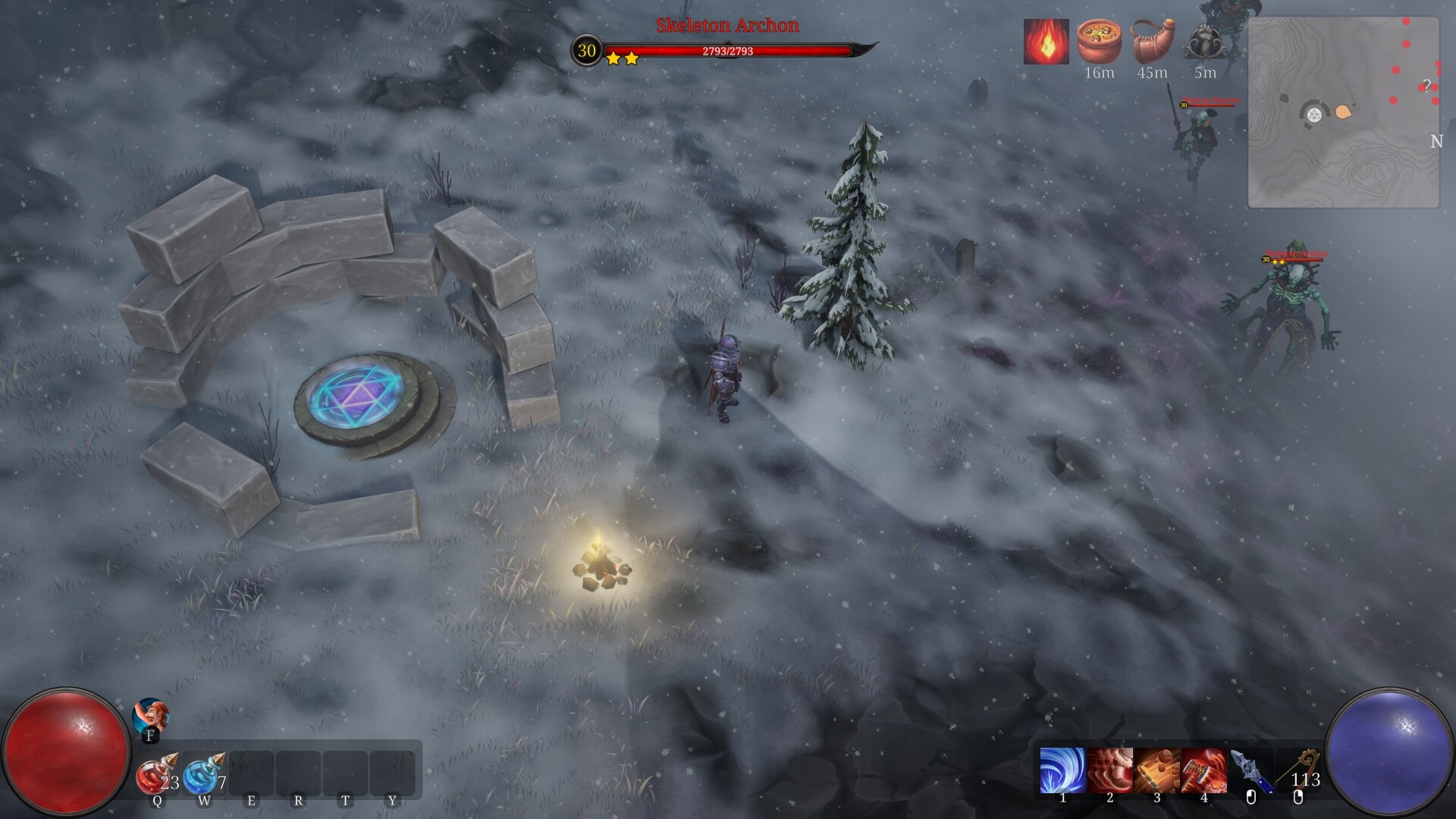1456x819 pixels.
Task: Select the fist buff expiring in 5m
Action: 1204,42
